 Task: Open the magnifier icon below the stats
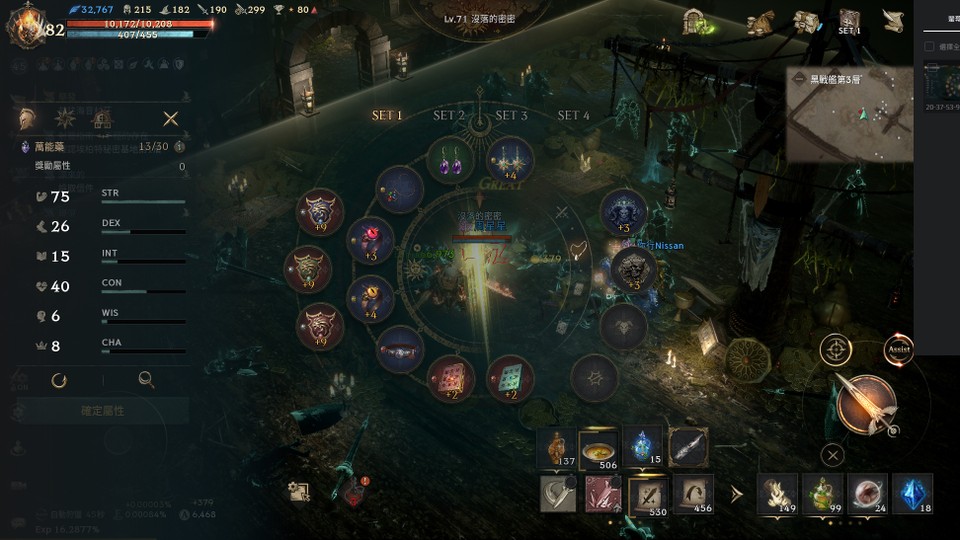click(x=146, y=380)
